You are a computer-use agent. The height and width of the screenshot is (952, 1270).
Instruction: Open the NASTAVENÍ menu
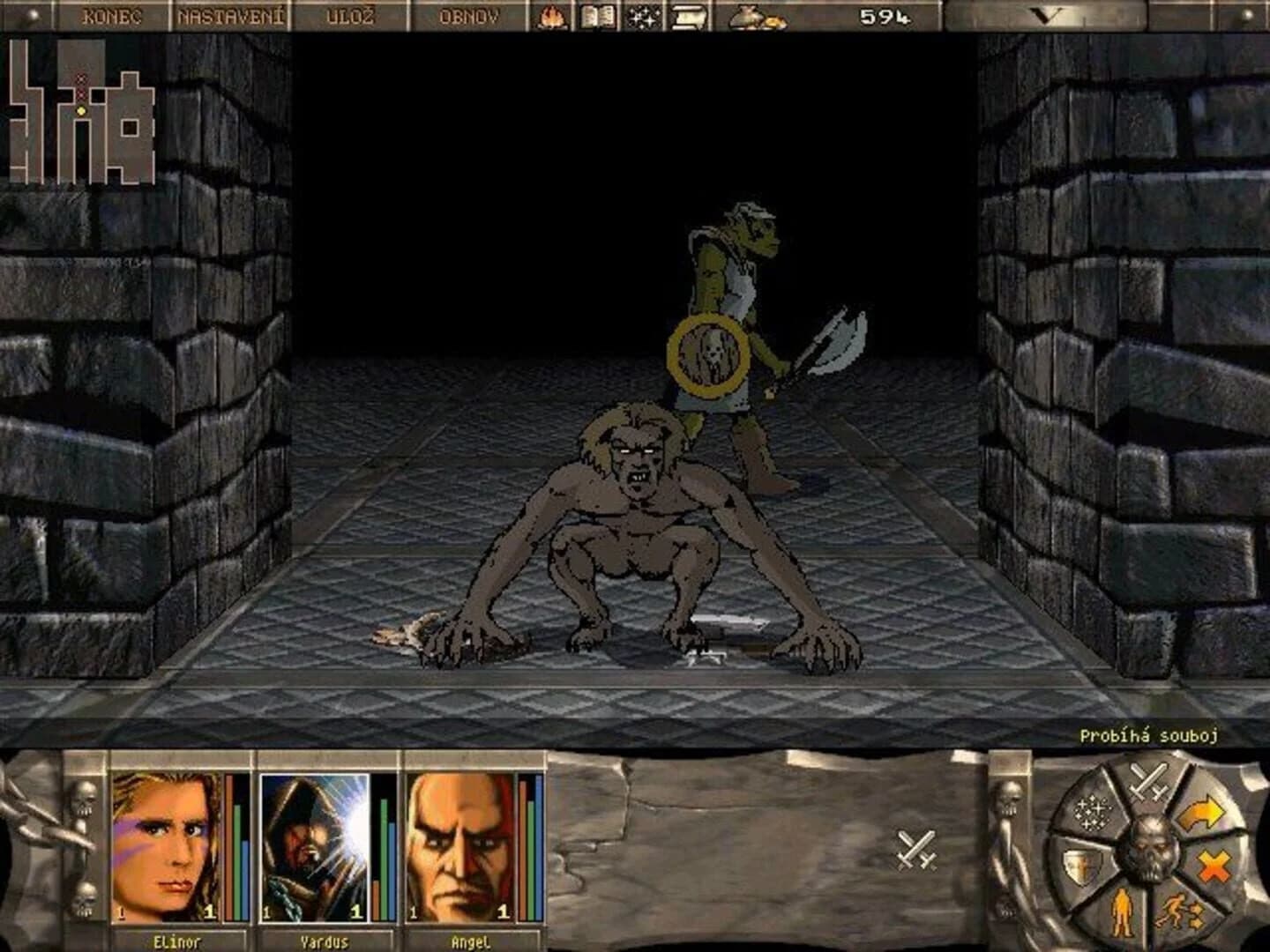[x=231, y=15]
